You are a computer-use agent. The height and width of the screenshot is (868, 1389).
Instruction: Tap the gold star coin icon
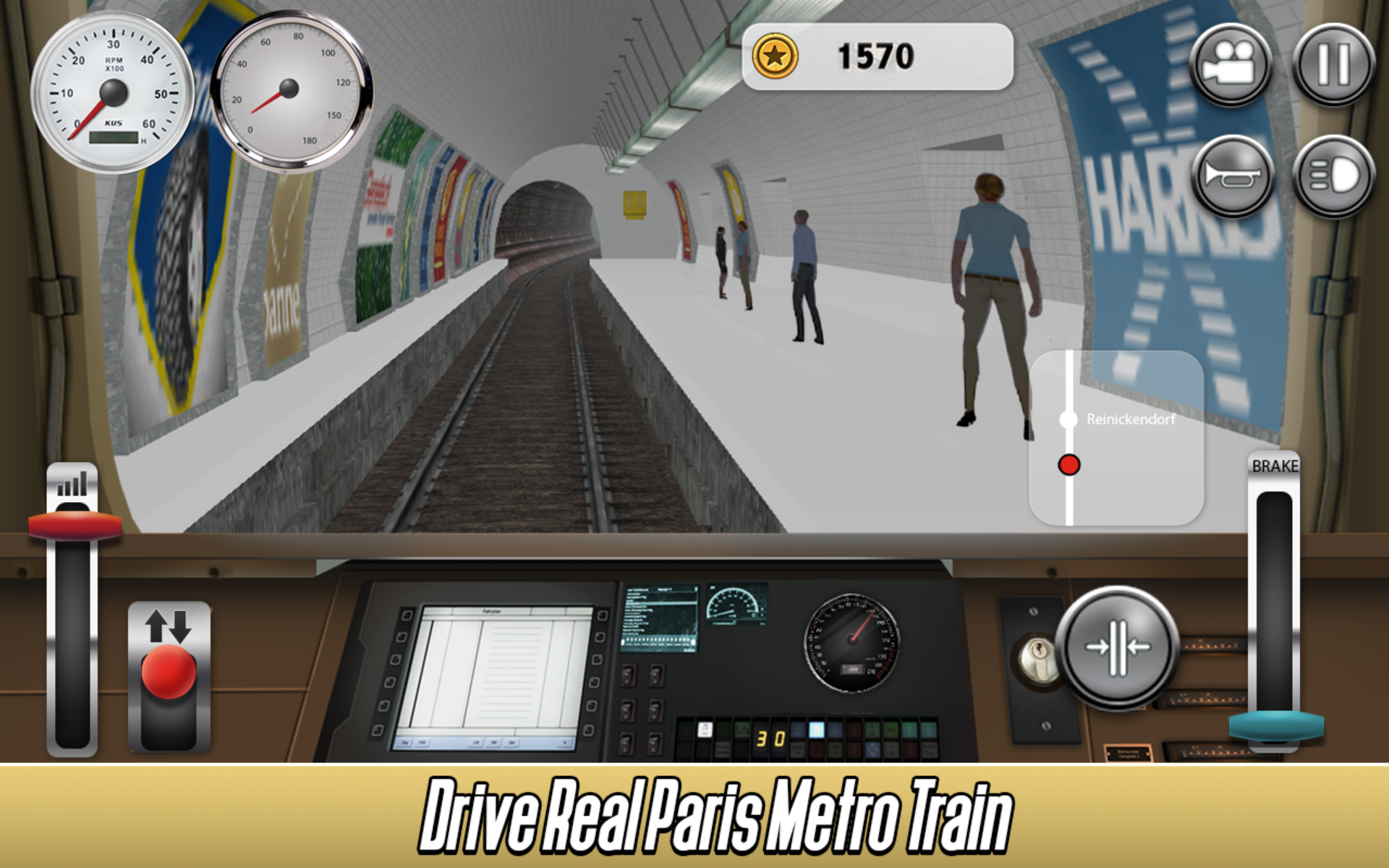click(x=775, y=56)
